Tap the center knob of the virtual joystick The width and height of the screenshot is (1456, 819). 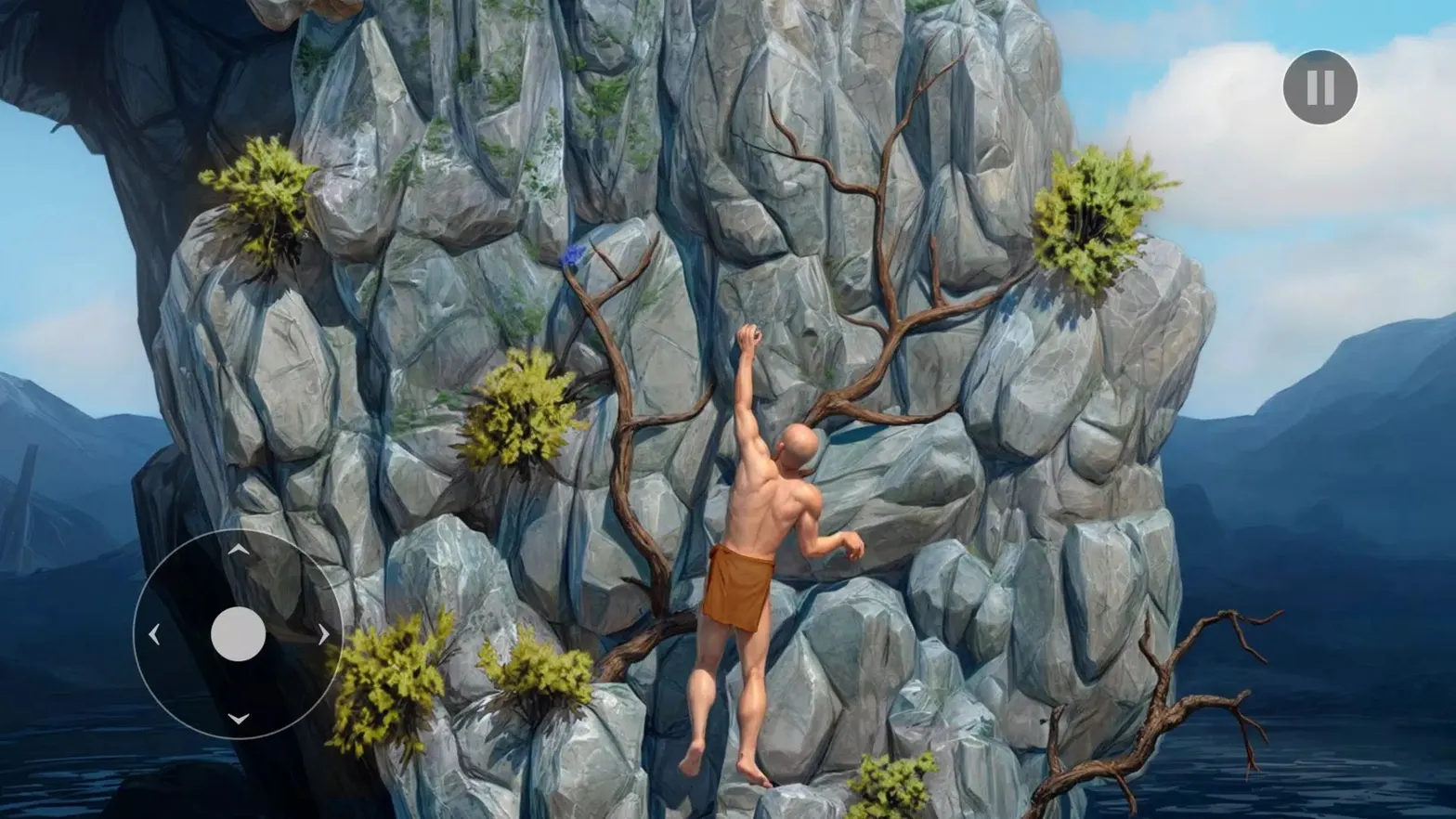(239, 633)
